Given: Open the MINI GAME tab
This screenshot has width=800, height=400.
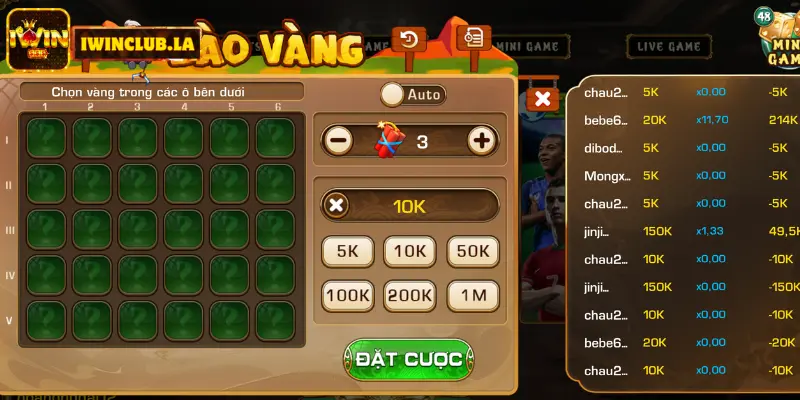Looking at the screenshot, I should click(533, 46).
